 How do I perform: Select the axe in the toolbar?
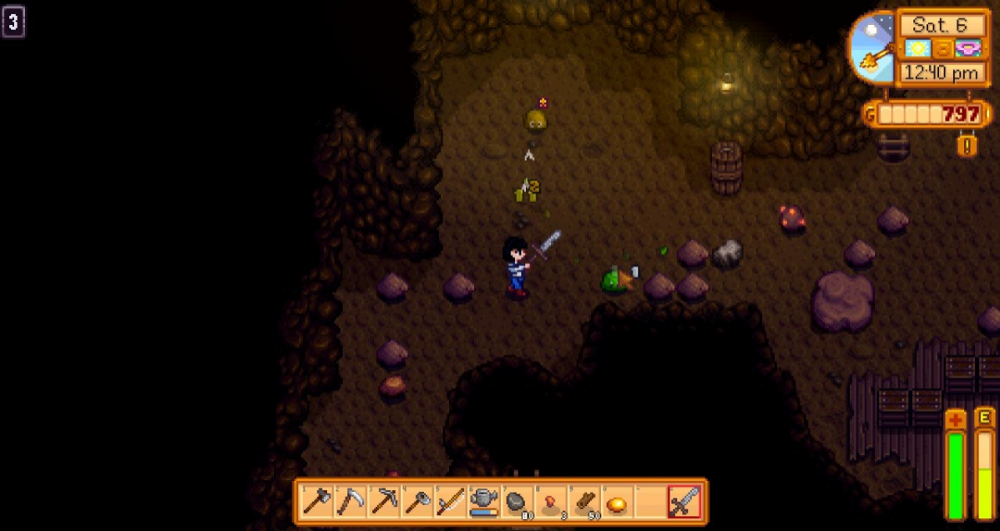pos(317,501)
